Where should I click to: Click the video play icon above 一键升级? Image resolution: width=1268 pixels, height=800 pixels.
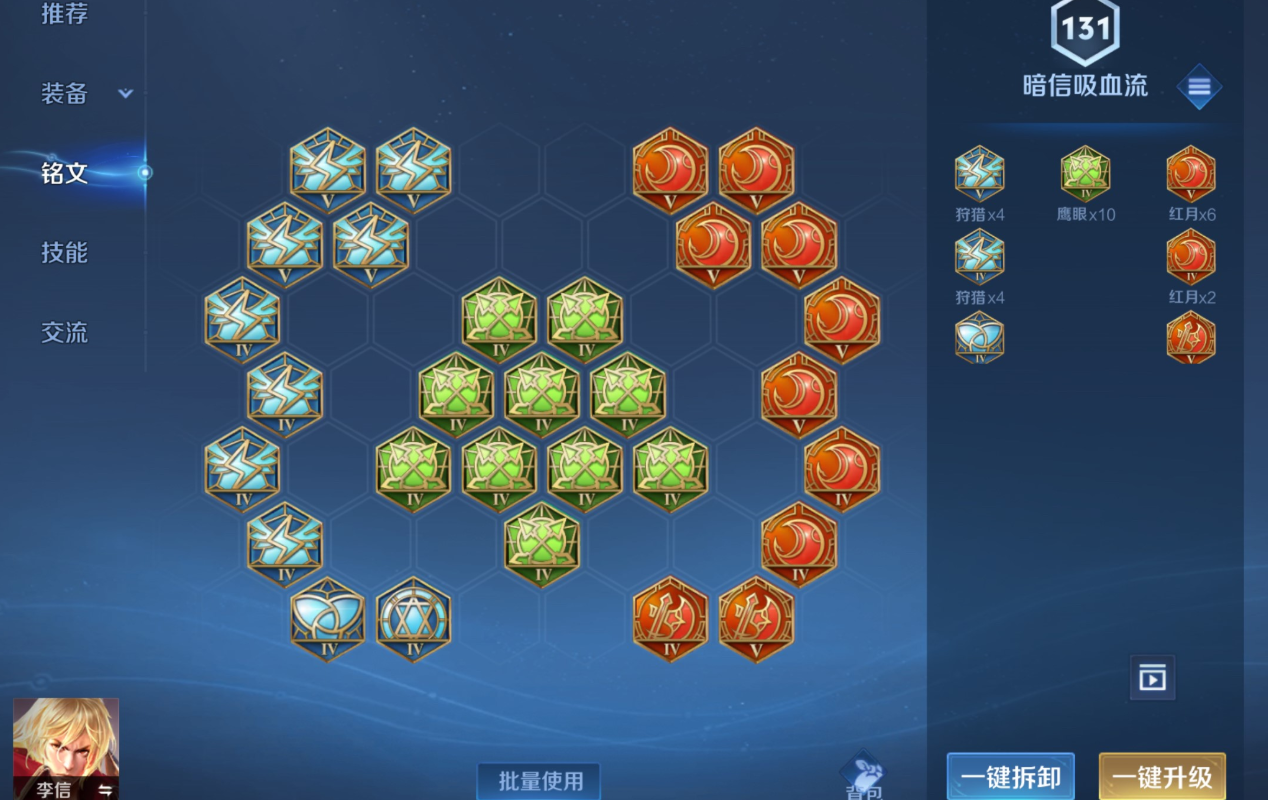1152,678
